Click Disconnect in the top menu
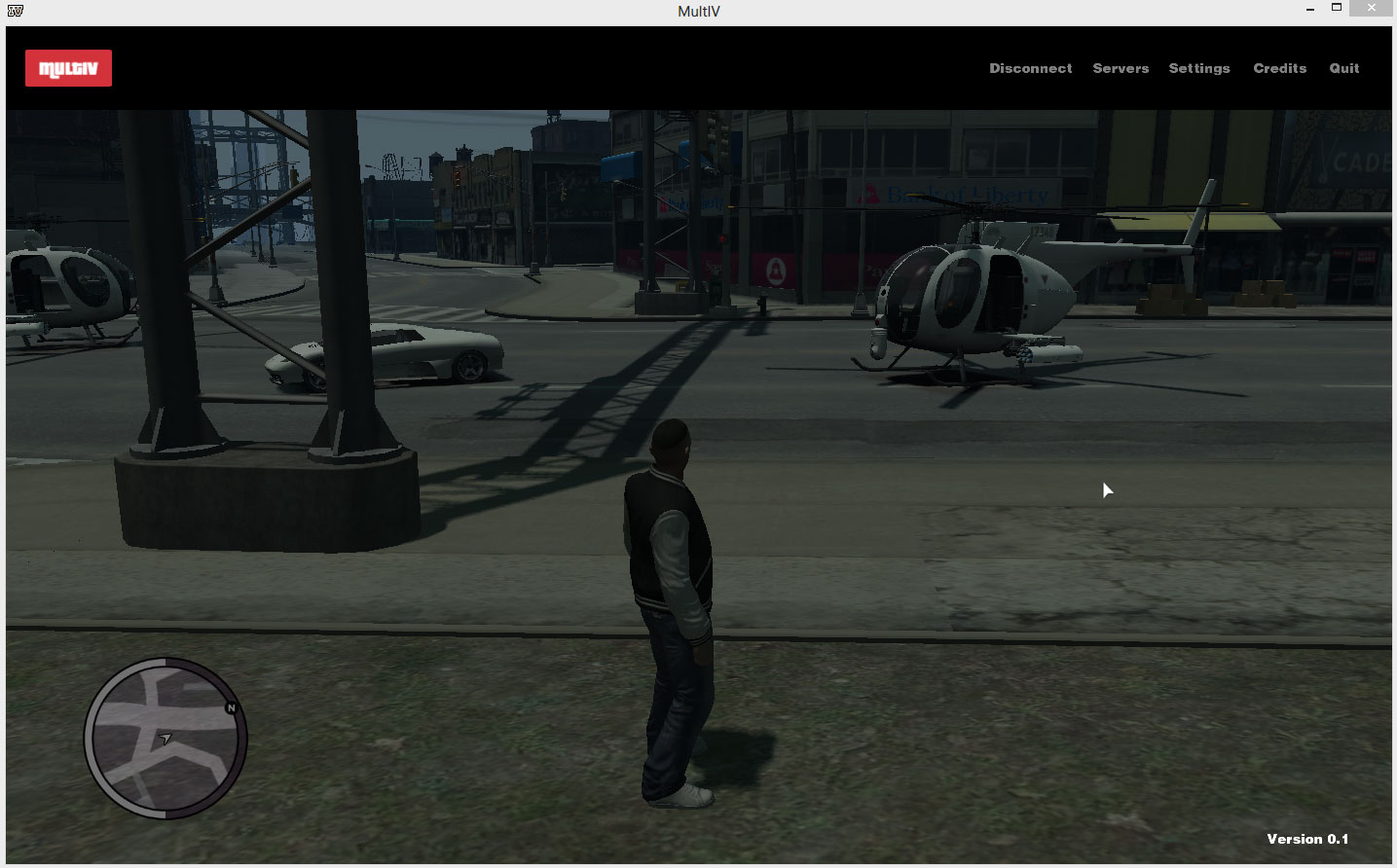The width and height of the screenshot is (1397, 868). [x=1030, y=68]
